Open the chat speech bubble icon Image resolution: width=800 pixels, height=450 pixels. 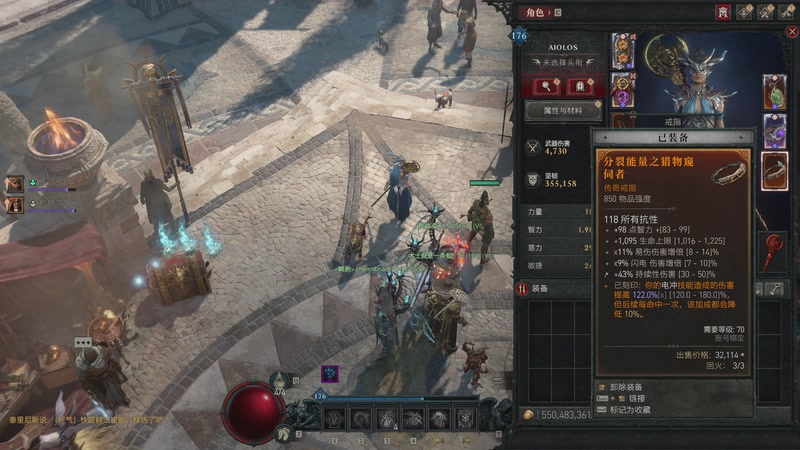83,343
